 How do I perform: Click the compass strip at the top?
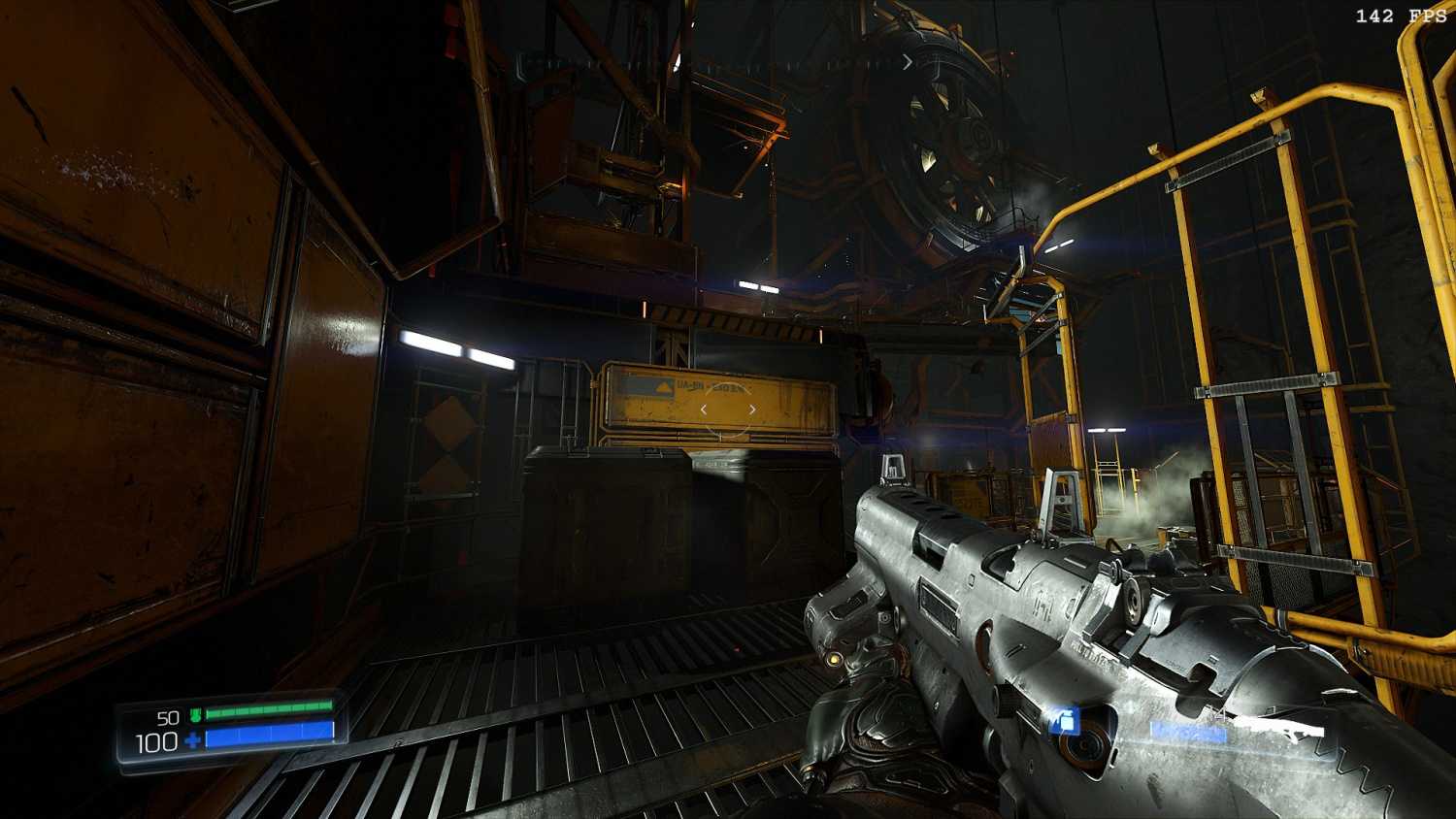pyautogui.click(x=716, y=62)
